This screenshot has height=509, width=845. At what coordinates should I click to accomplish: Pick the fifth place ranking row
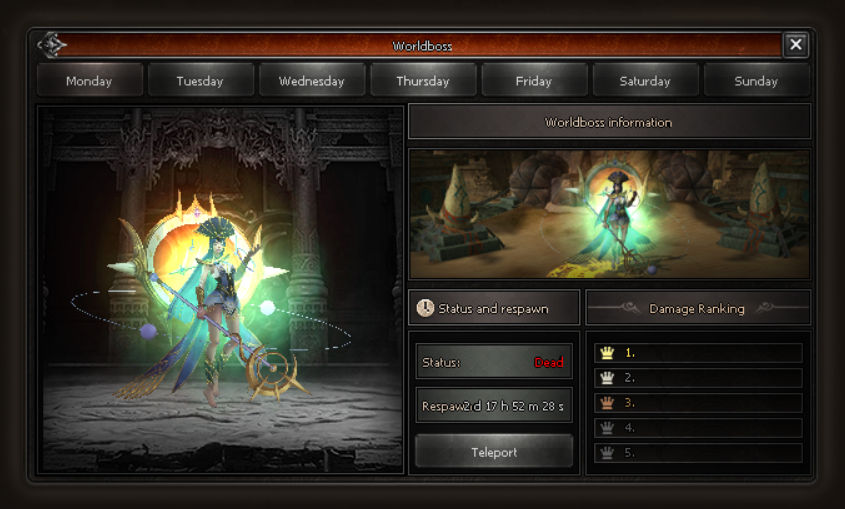[698, 453]
